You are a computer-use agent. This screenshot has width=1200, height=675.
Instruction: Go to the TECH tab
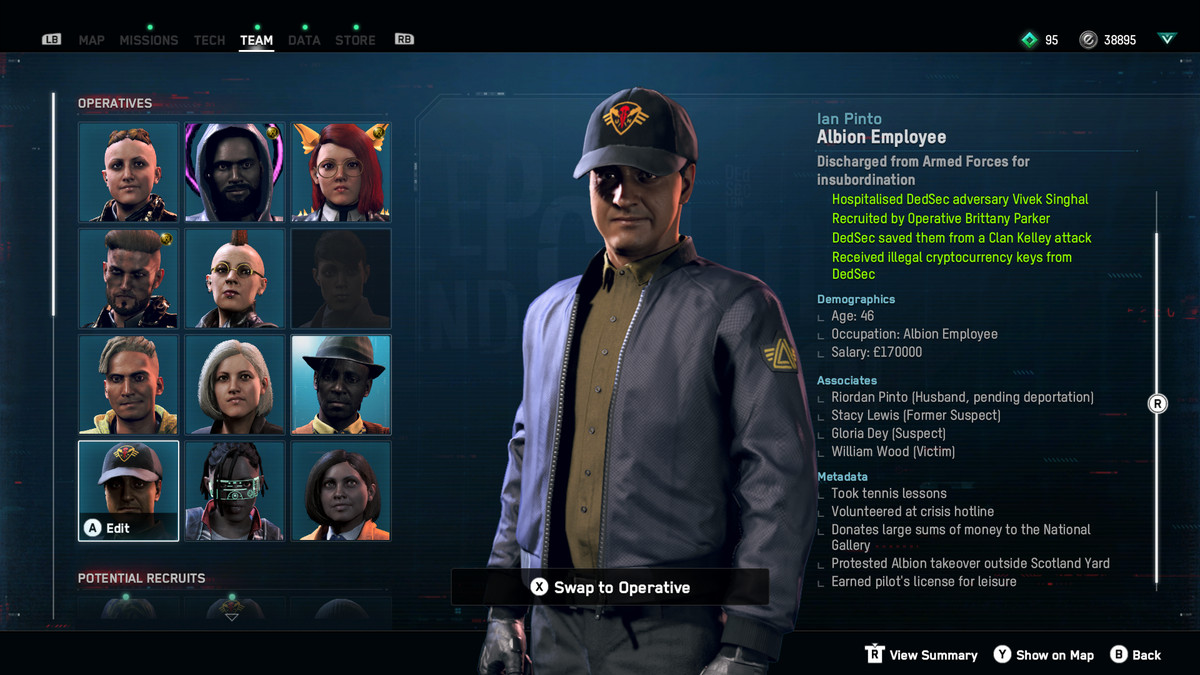(209, 40)
